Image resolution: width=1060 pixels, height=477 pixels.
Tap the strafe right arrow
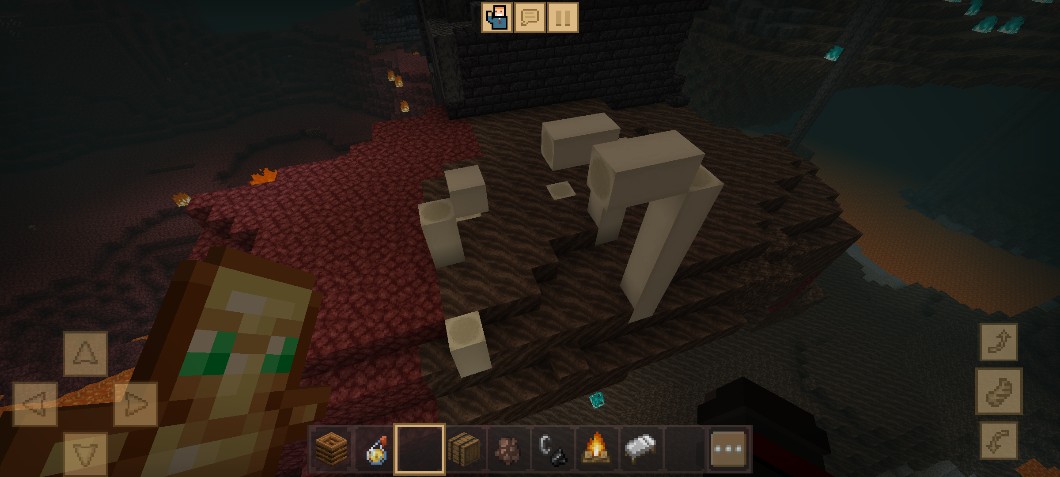136,405
